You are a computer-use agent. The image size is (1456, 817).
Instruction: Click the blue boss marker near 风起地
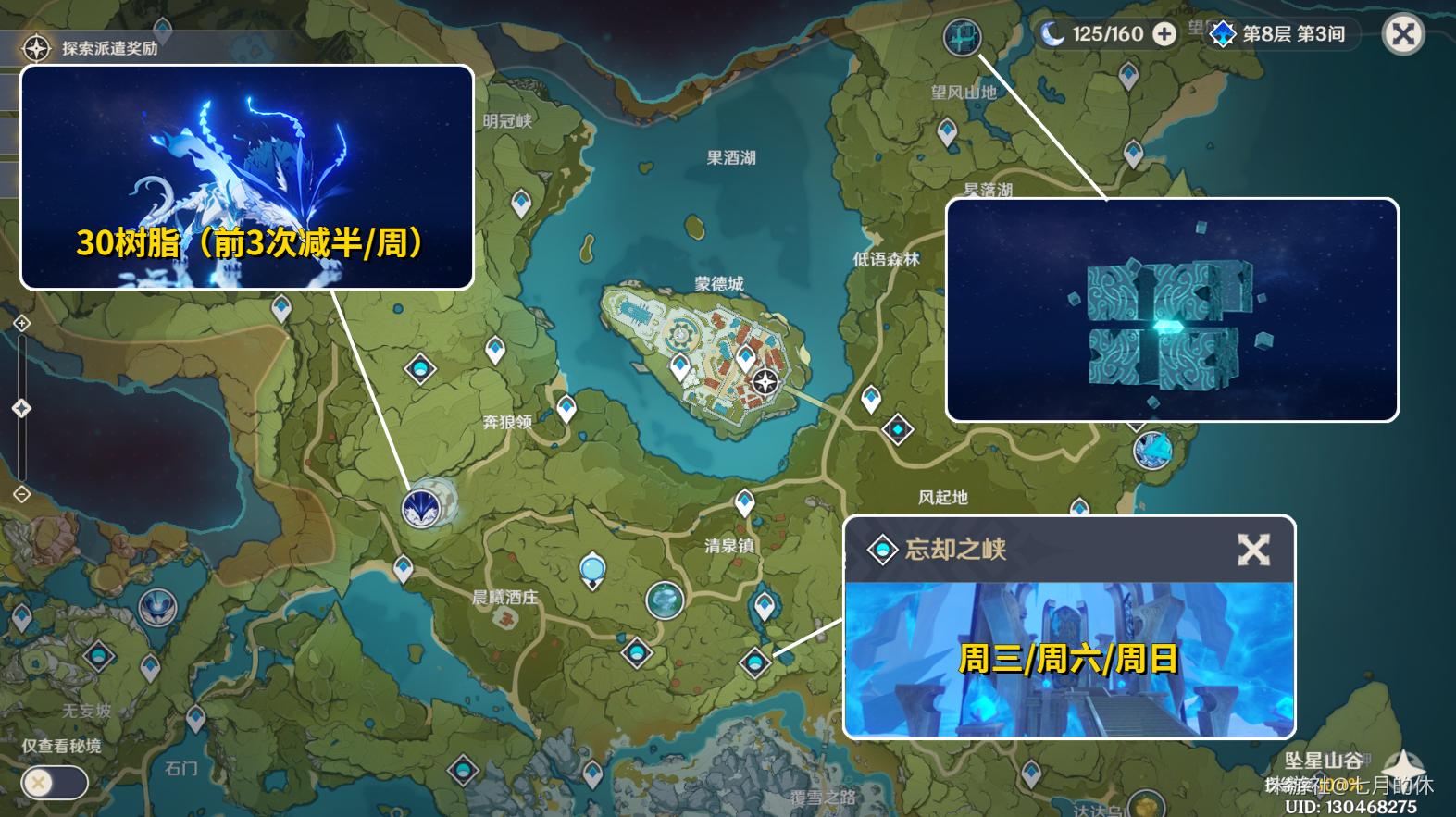coord(896,429)
